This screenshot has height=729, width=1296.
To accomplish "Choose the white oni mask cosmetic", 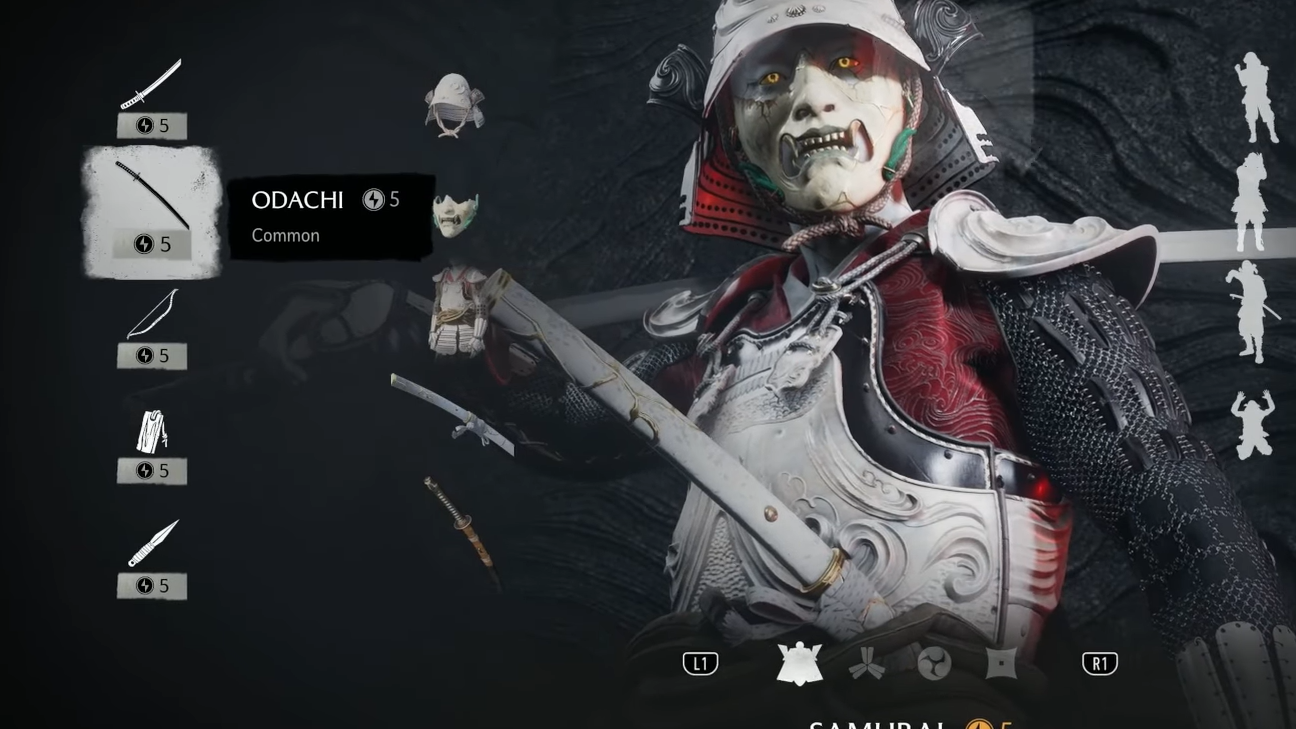I will click(455, 214).
